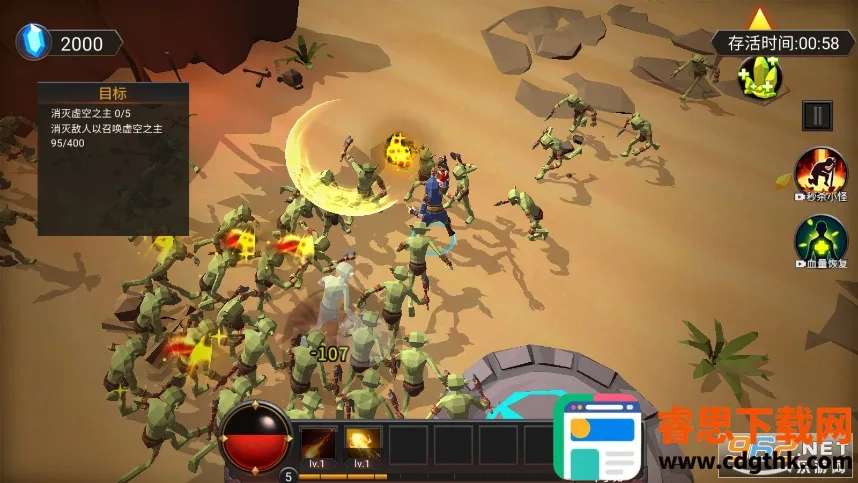Tap the blue gem currency counter

[68, 43]
